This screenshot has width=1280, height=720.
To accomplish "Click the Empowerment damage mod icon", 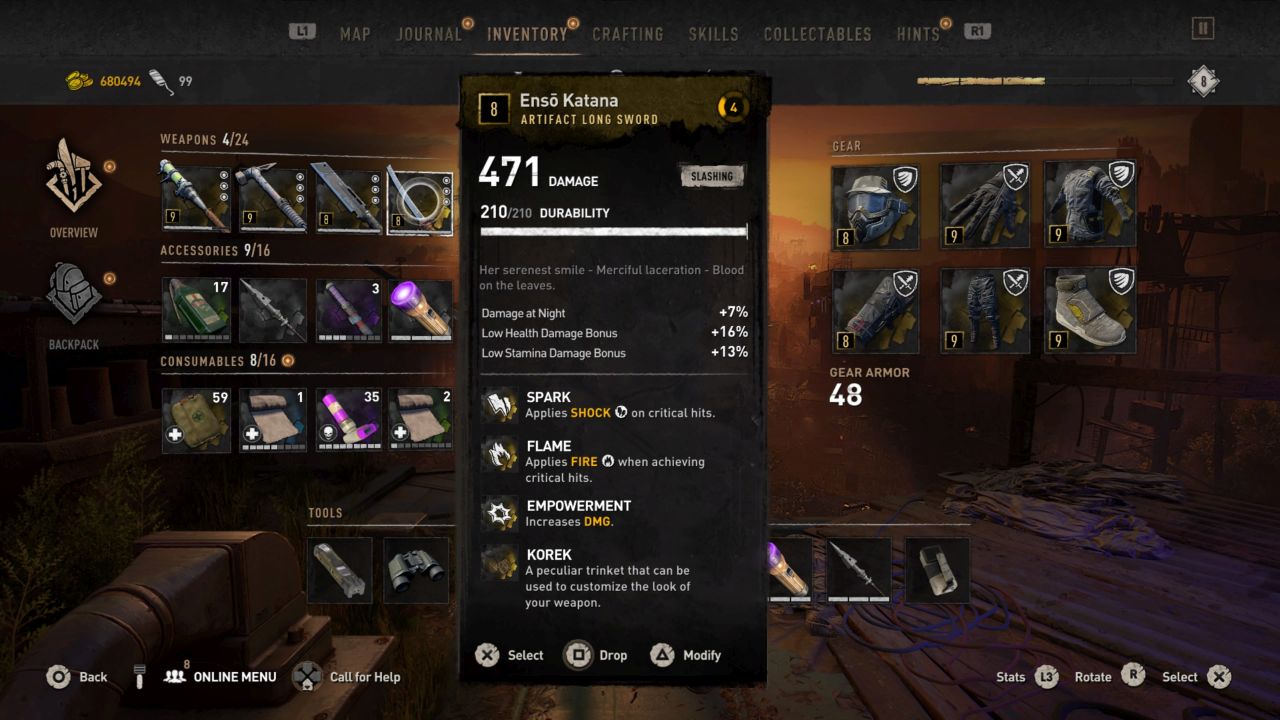I will click(x=500, y=512).
